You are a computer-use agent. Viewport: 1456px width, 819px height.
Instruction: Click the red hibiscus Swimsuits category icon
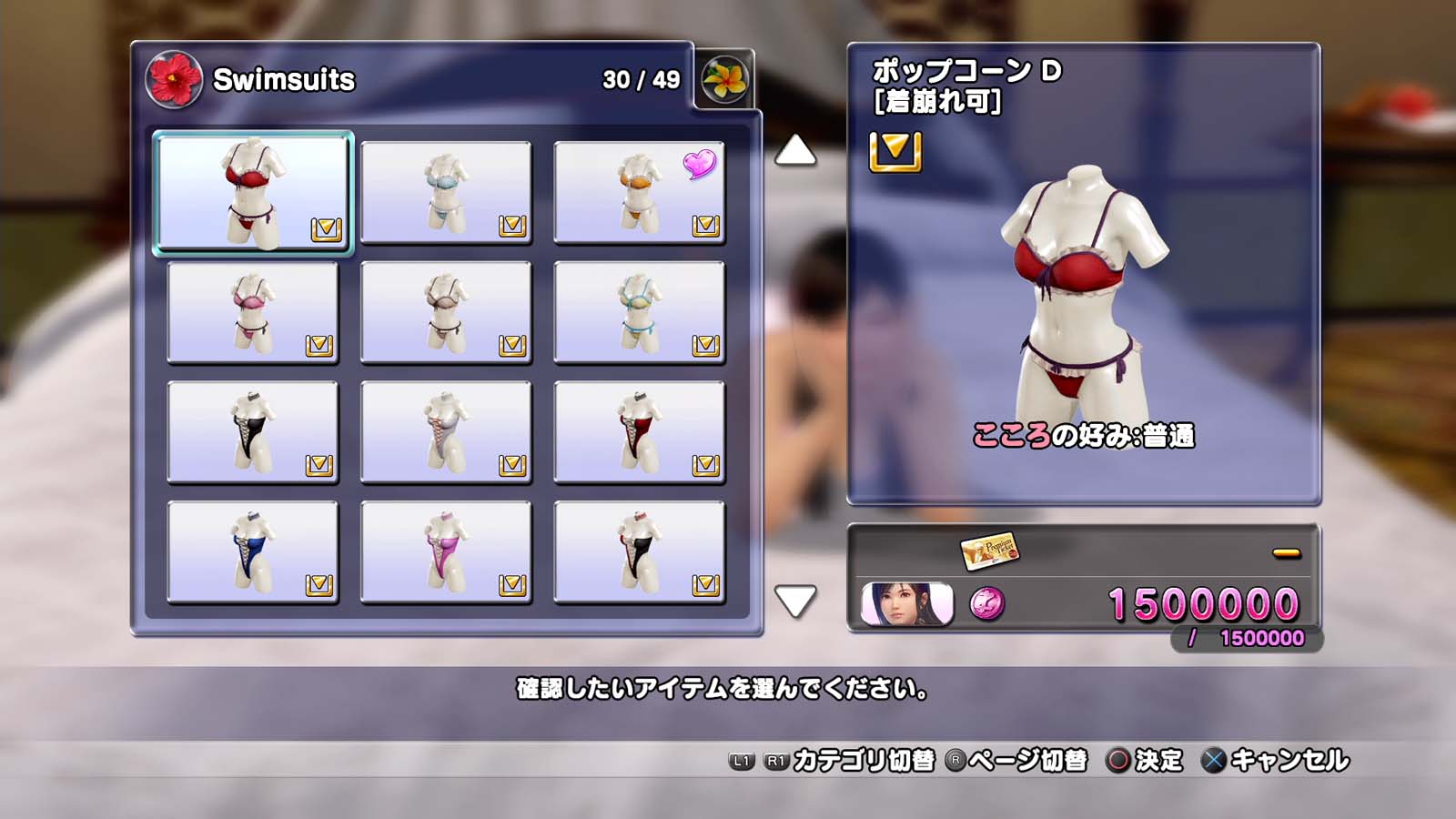click(173, 79)
